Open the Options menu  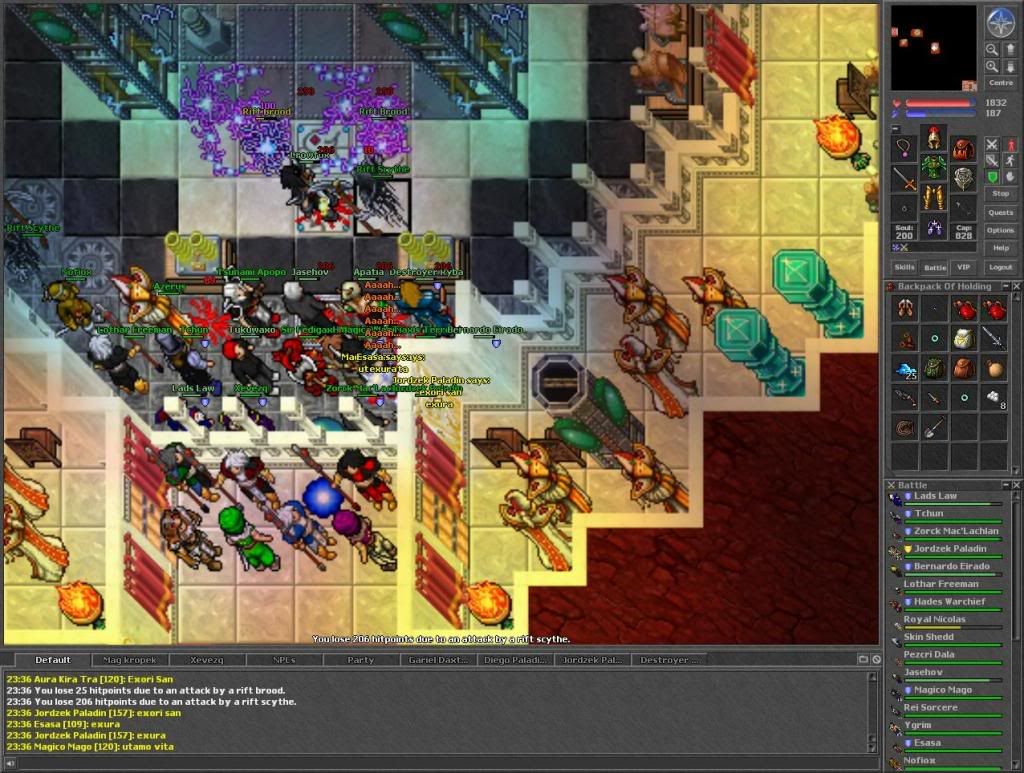[1000, 230]
